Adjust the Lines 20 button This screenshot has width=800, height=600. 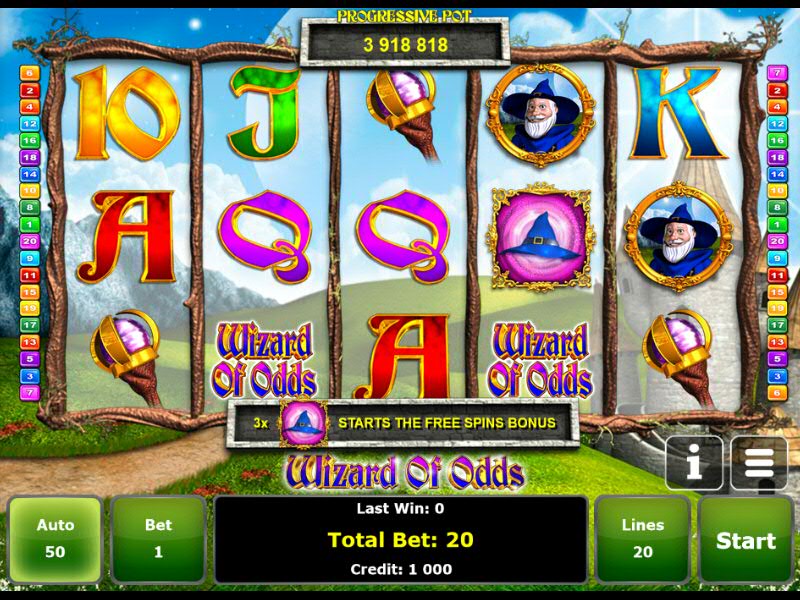(642, 540)
